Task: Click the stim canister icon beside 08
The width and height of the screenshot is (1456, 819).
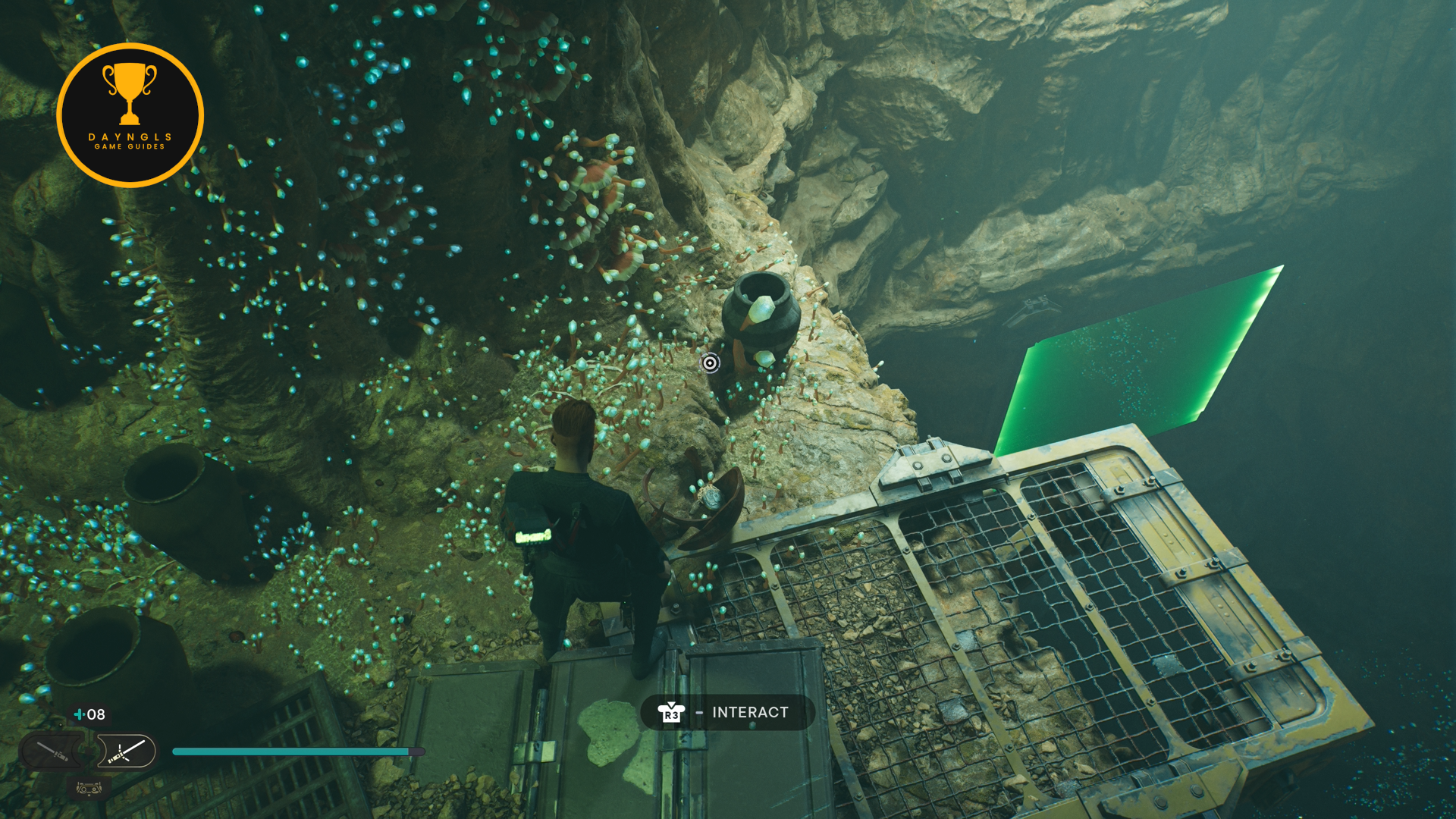Action: pyautogui.click(x=79, y=714)
